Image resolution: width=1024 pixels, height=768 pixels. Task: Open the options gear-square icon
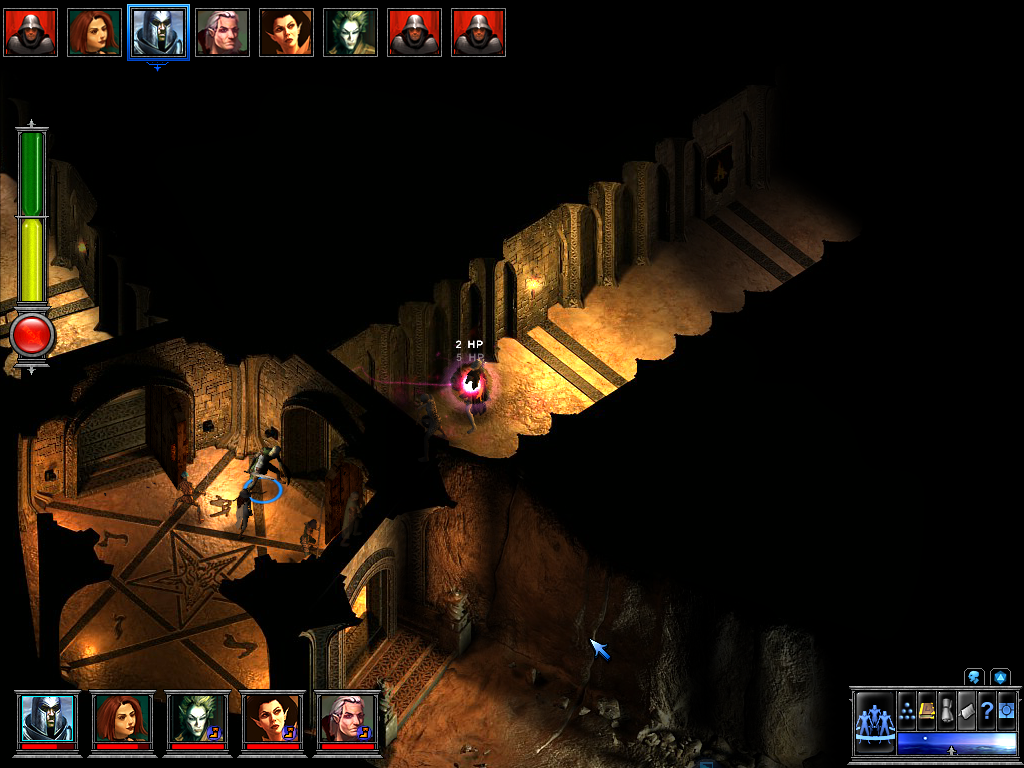(1006, 711)
